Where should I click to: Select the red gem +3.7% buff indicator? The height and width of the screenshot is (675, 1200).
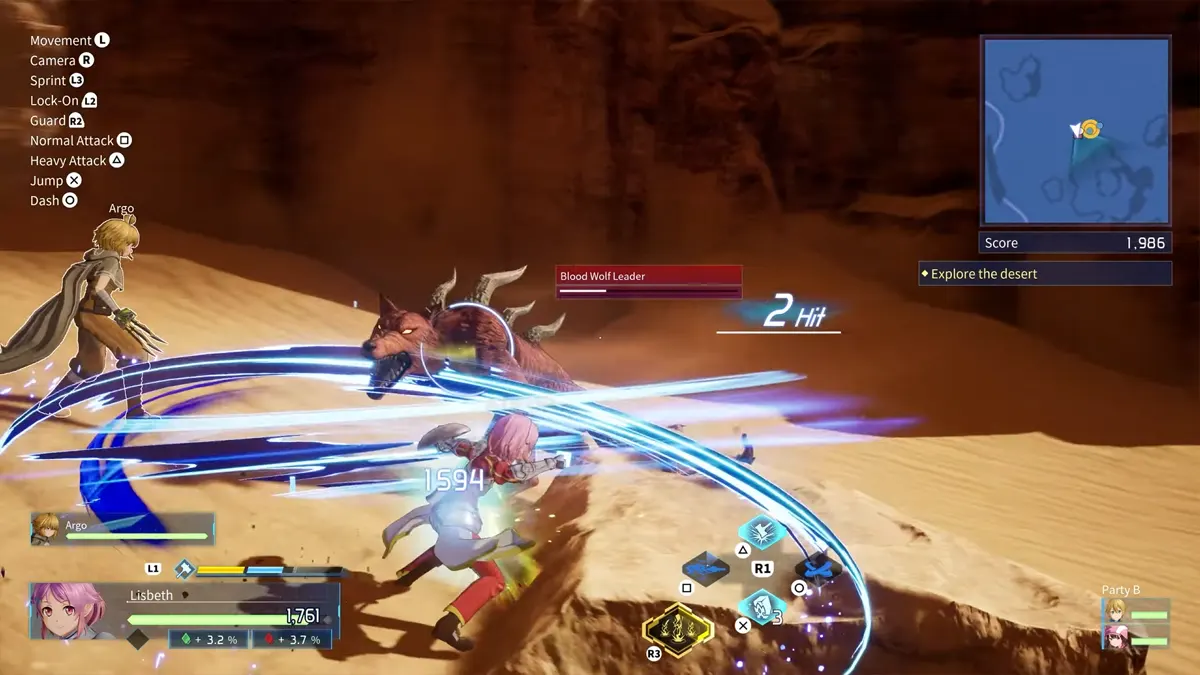tap(291, 640)
